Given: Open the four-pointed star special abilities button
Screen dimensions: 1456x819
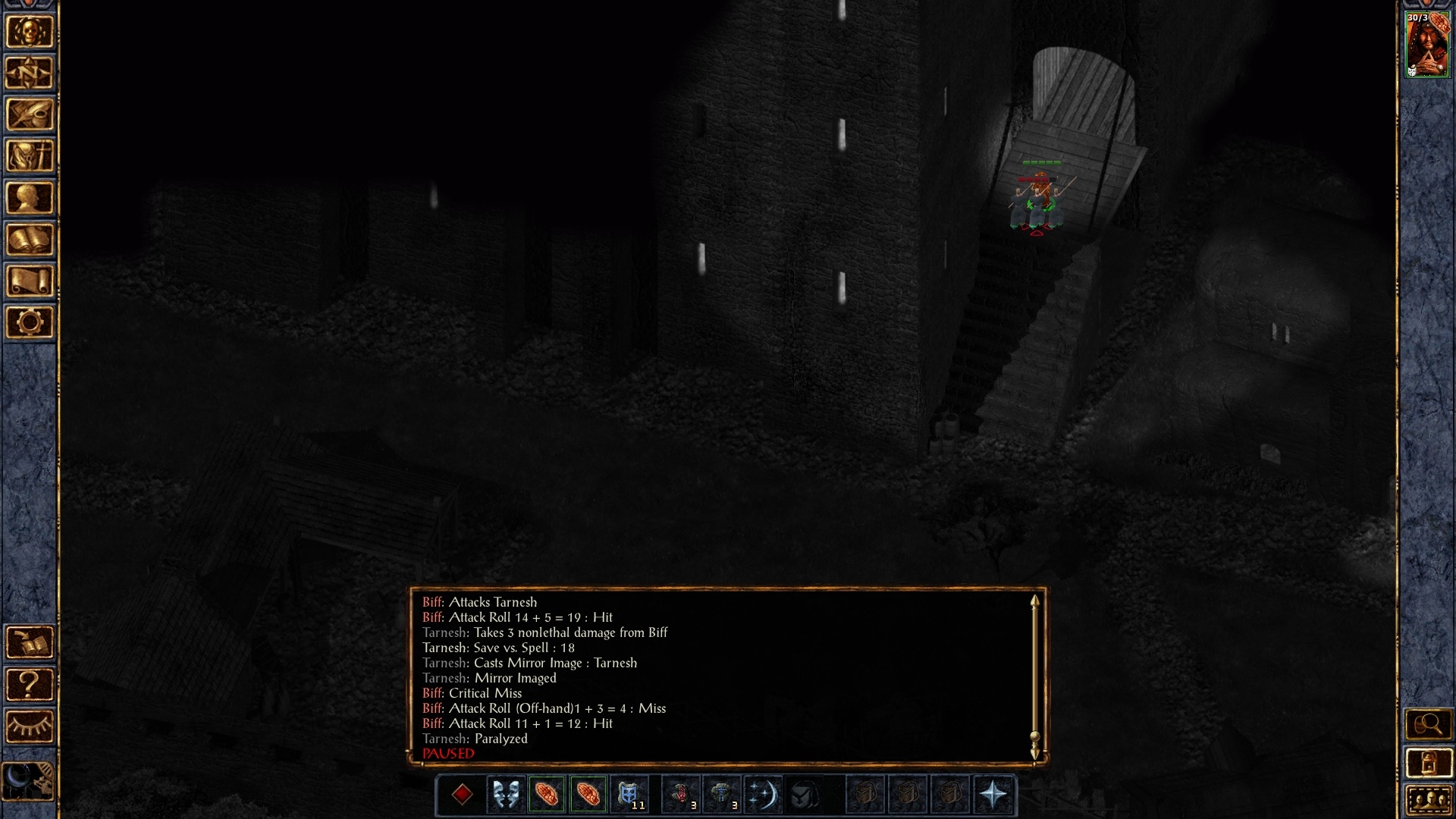Looking at the screenshot, I should (x=993, y=795).
